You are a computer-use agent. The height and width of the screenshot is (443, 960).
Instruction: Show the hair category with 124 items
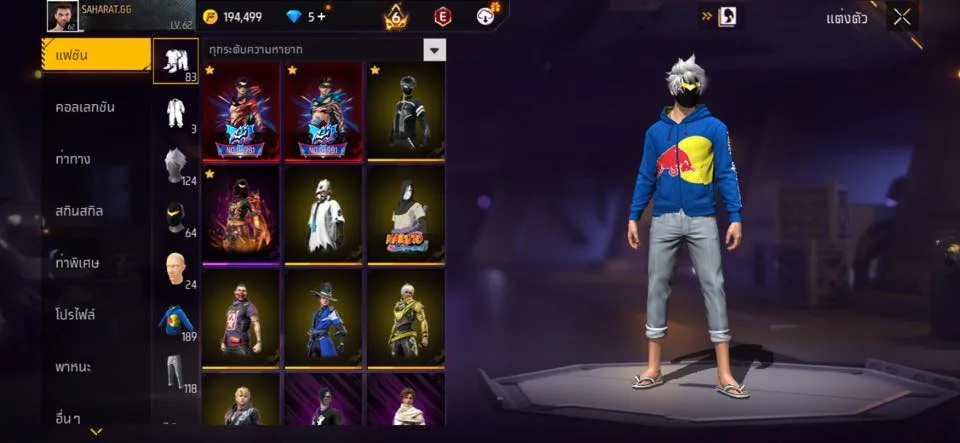coord(176,163)
